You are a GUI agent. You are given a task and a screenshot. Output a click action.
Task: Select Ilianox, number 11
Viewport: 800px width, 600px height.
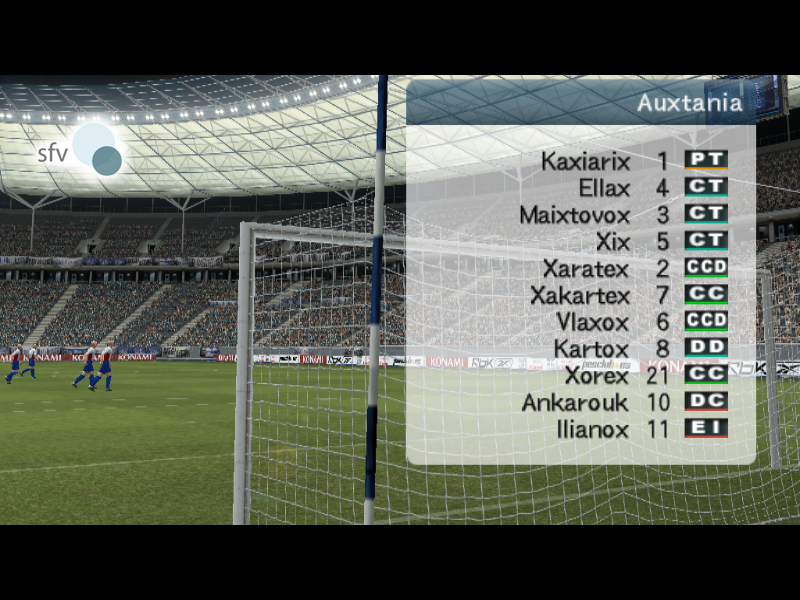pyautogui.click(x=592, y=430)
